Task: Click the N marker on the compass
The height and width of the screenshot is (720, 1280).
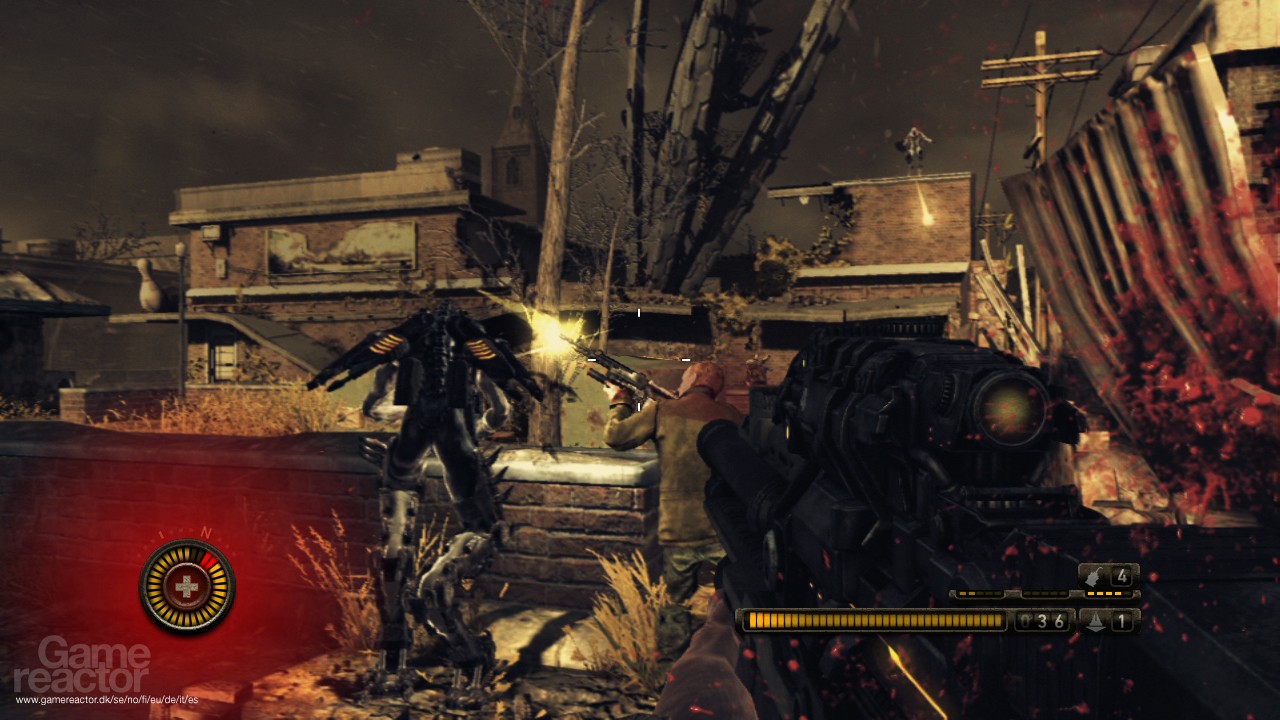Action: (205, 531)
